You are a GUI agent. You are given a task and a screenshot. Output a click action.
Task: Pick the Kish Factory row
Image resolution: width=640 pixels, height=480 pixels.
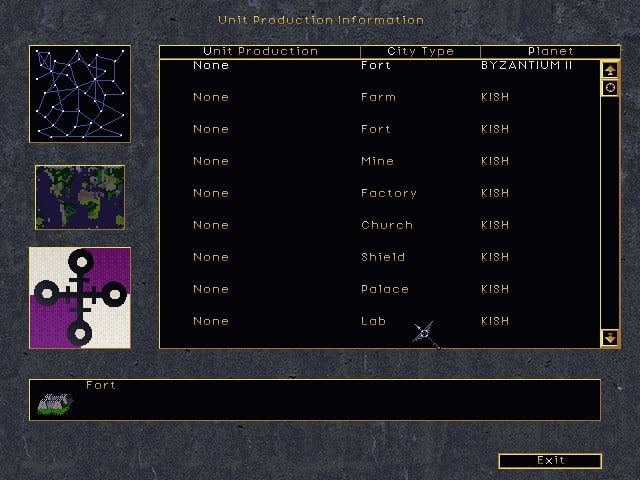(378, 194)
